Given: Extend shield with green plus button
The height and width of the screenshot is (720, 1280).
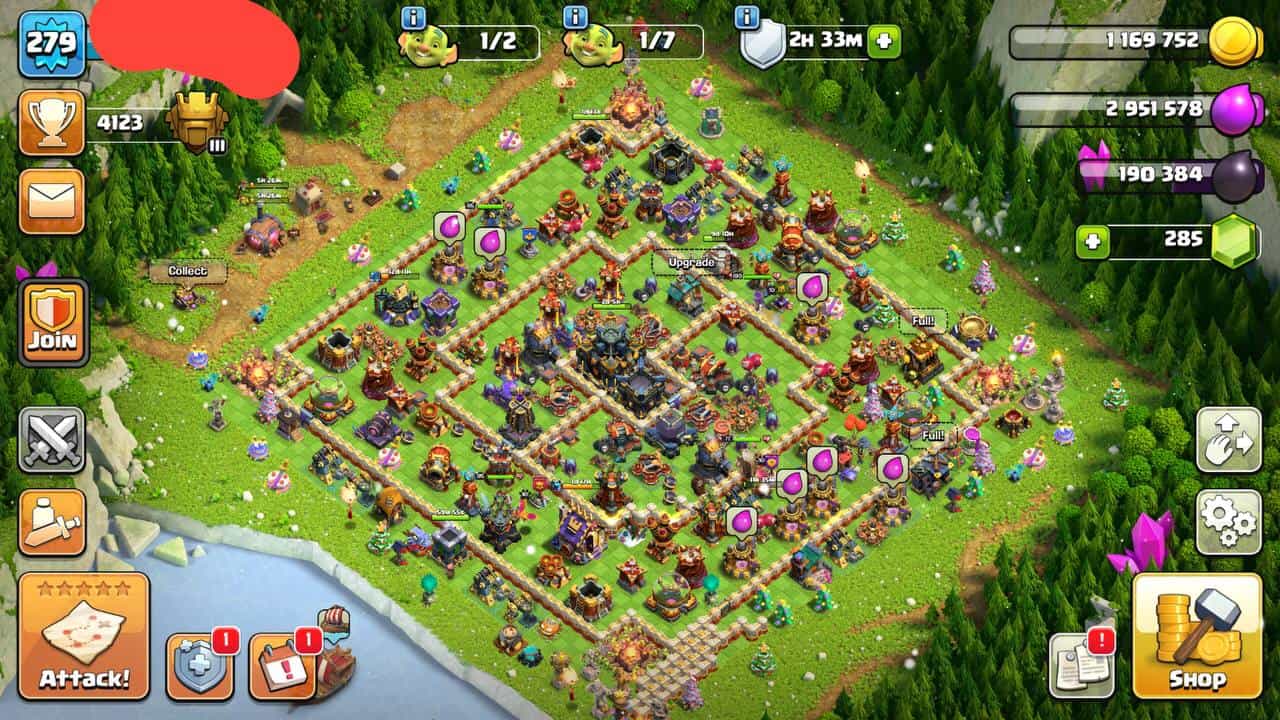Looking at the screenshot, I should [884, 42].
